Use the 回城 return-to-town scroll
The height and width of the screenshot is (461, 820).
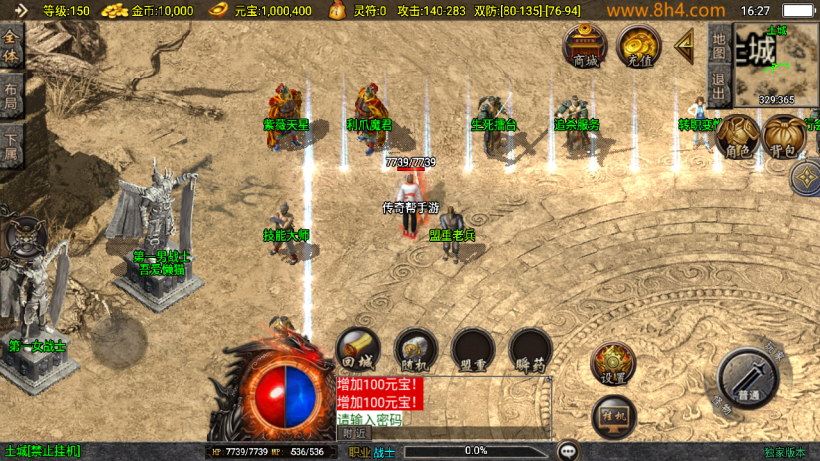357,350
